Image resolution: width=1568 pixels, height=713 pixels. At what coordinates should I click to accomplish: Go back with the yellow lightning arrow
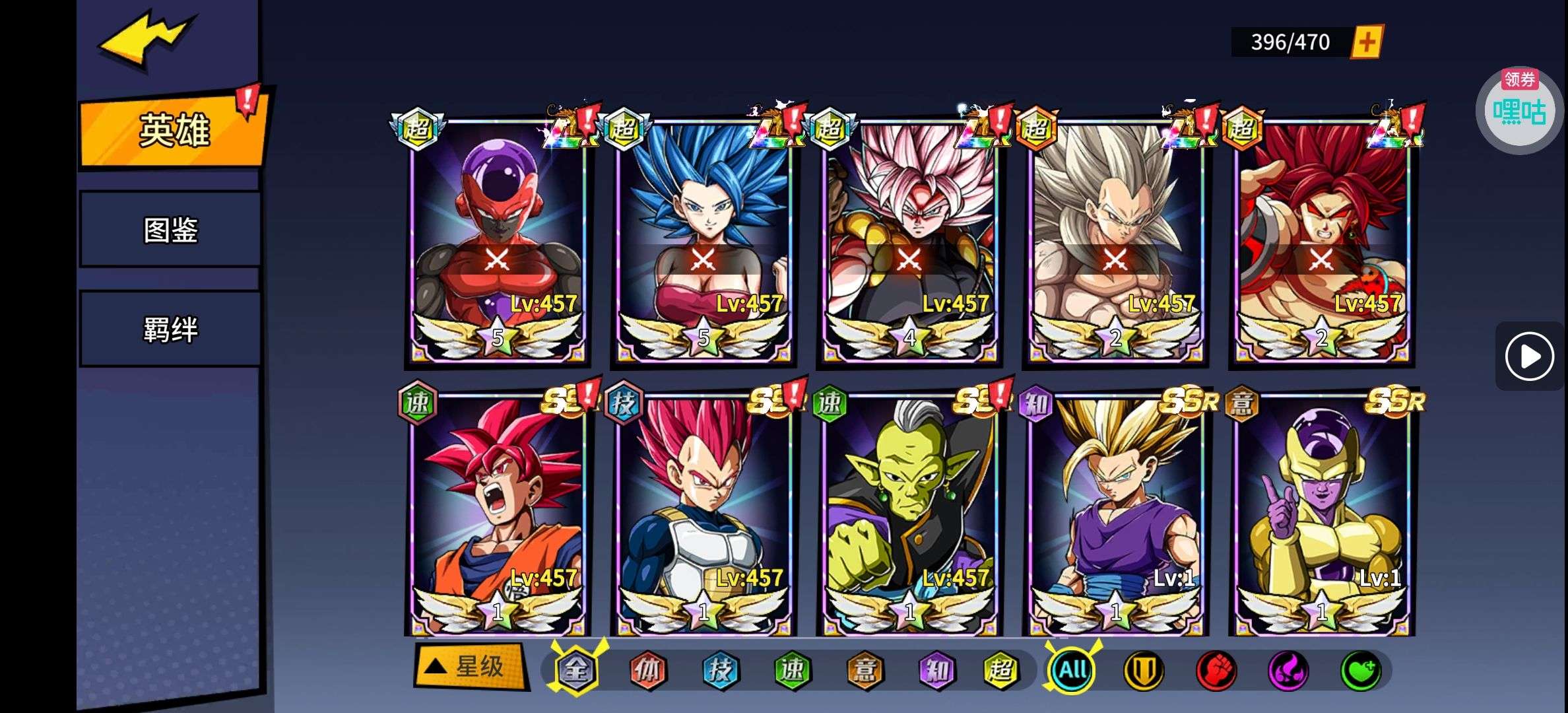147,40
